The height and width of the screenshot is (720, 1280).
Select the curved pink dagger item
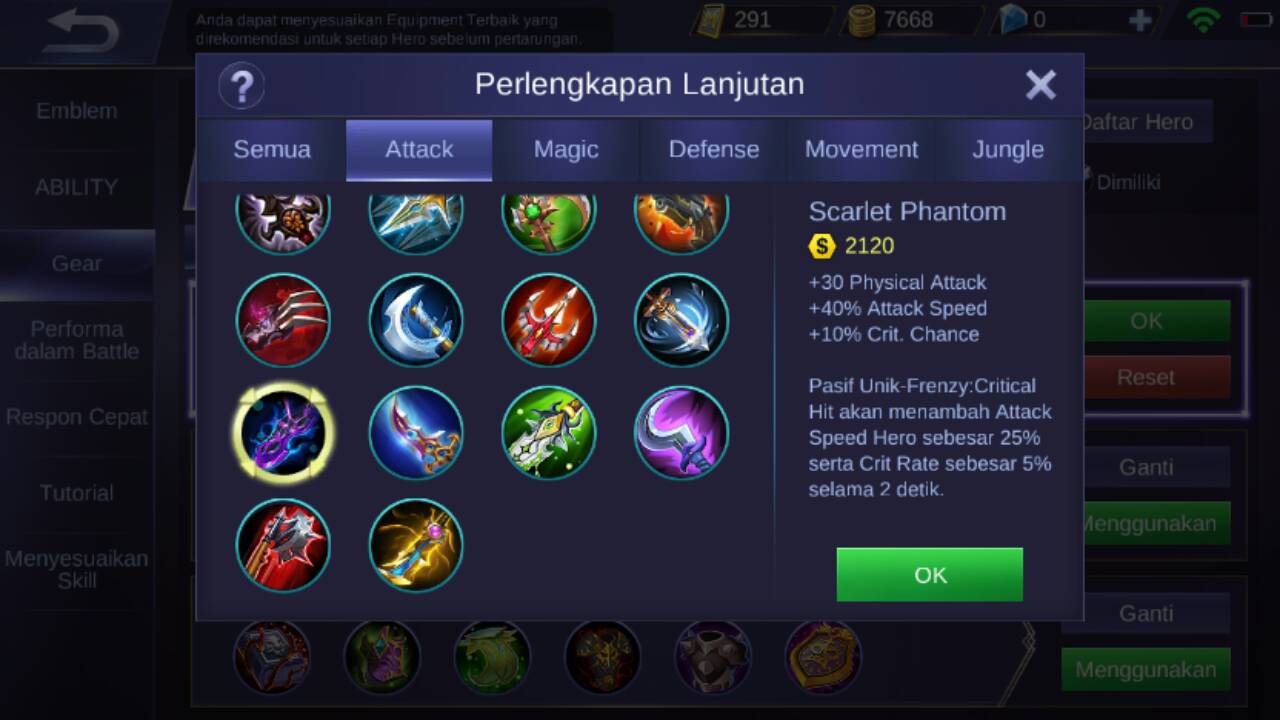pos(416,433)
